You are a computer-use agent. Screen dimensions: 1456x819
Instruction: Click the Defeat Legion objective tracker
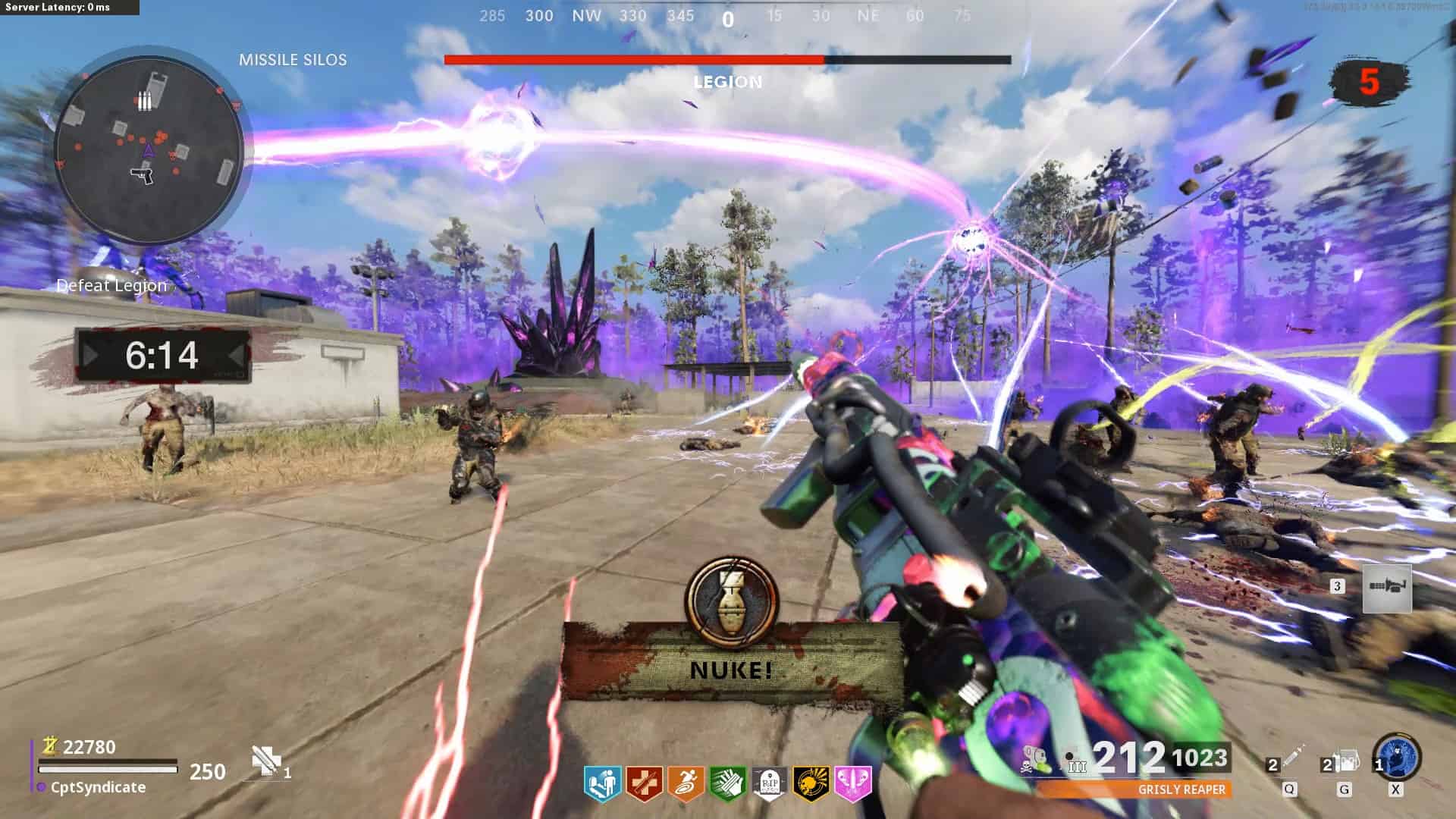pyautogui.click(x=111, y=286)
